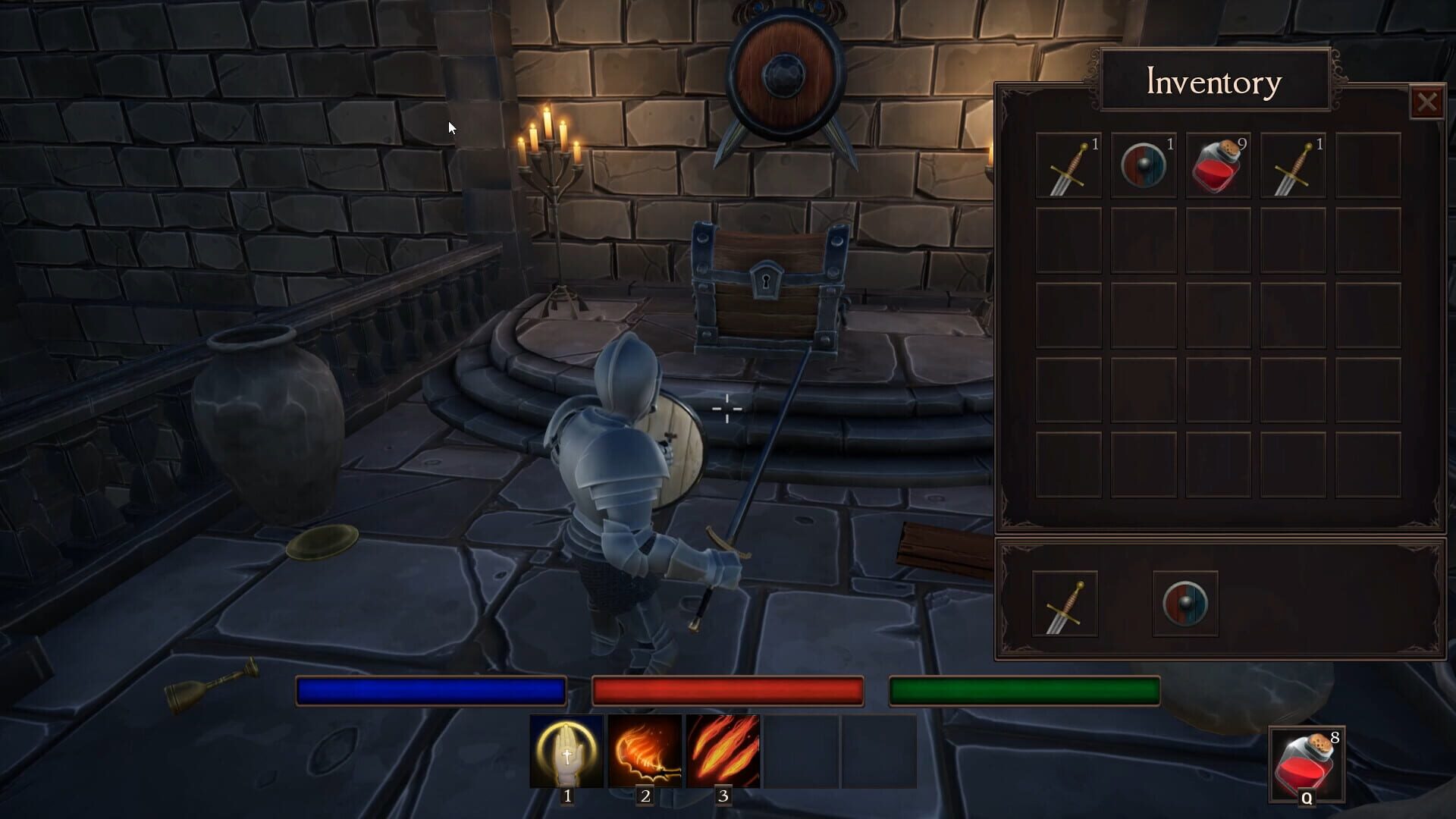Click the empty fourth hotbar slot
Image resolution: width=1456 pixels, height=819 pixels.
click(x=802, y=752)
